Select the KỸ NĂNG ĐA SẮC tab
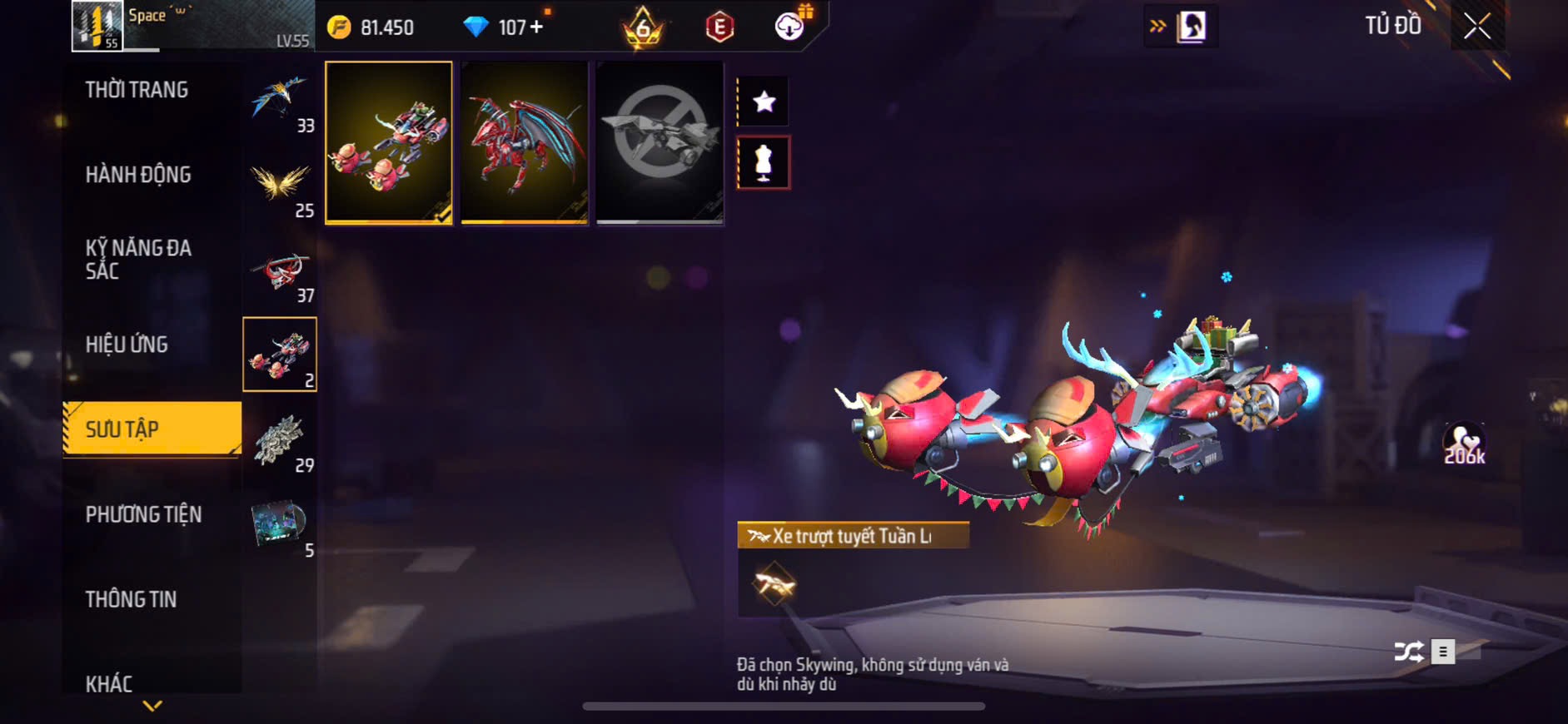 pos(138,259)
